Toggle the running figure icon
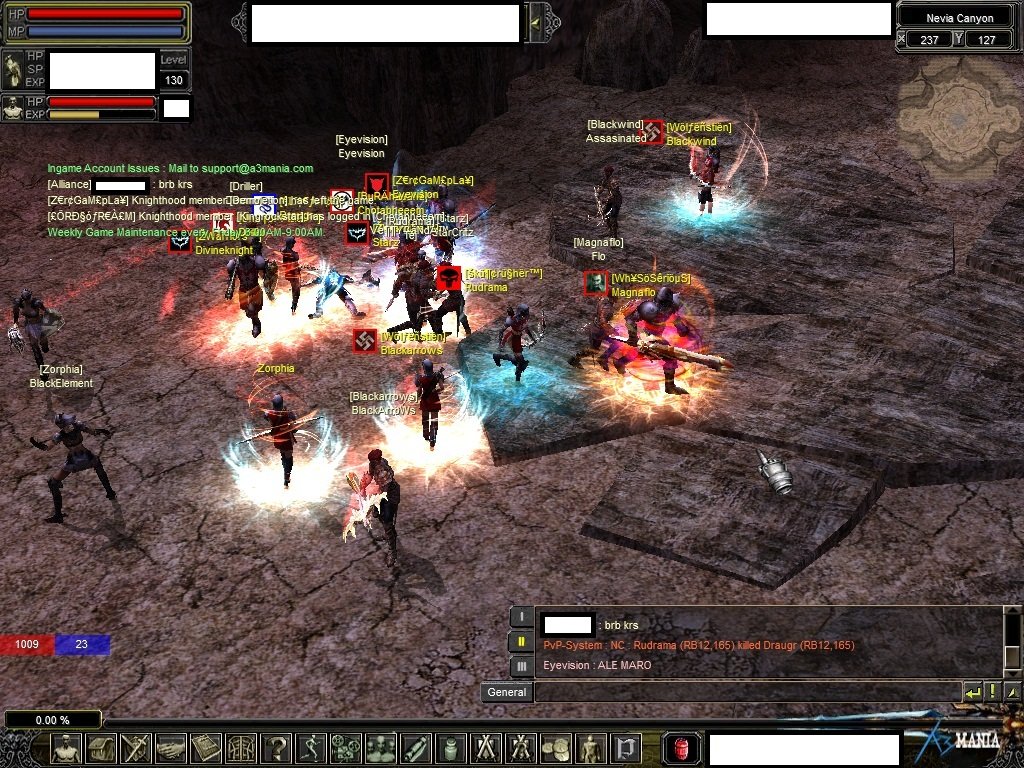The image size is (1024, 768). pyautogui.click(x=312, y=748)
